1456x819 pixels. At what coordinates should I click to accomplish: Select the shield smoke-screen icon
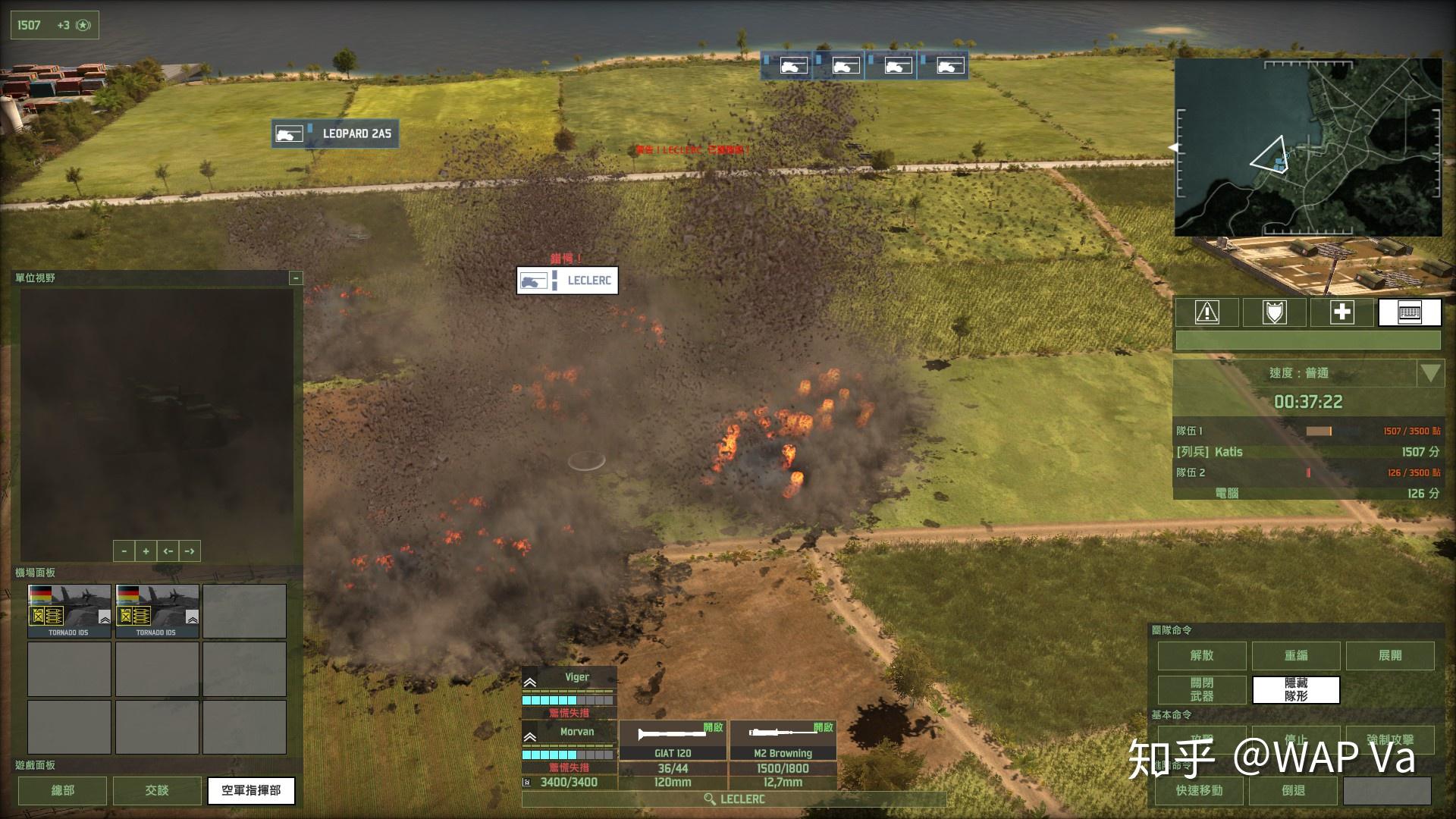(x=1274, y=312)
